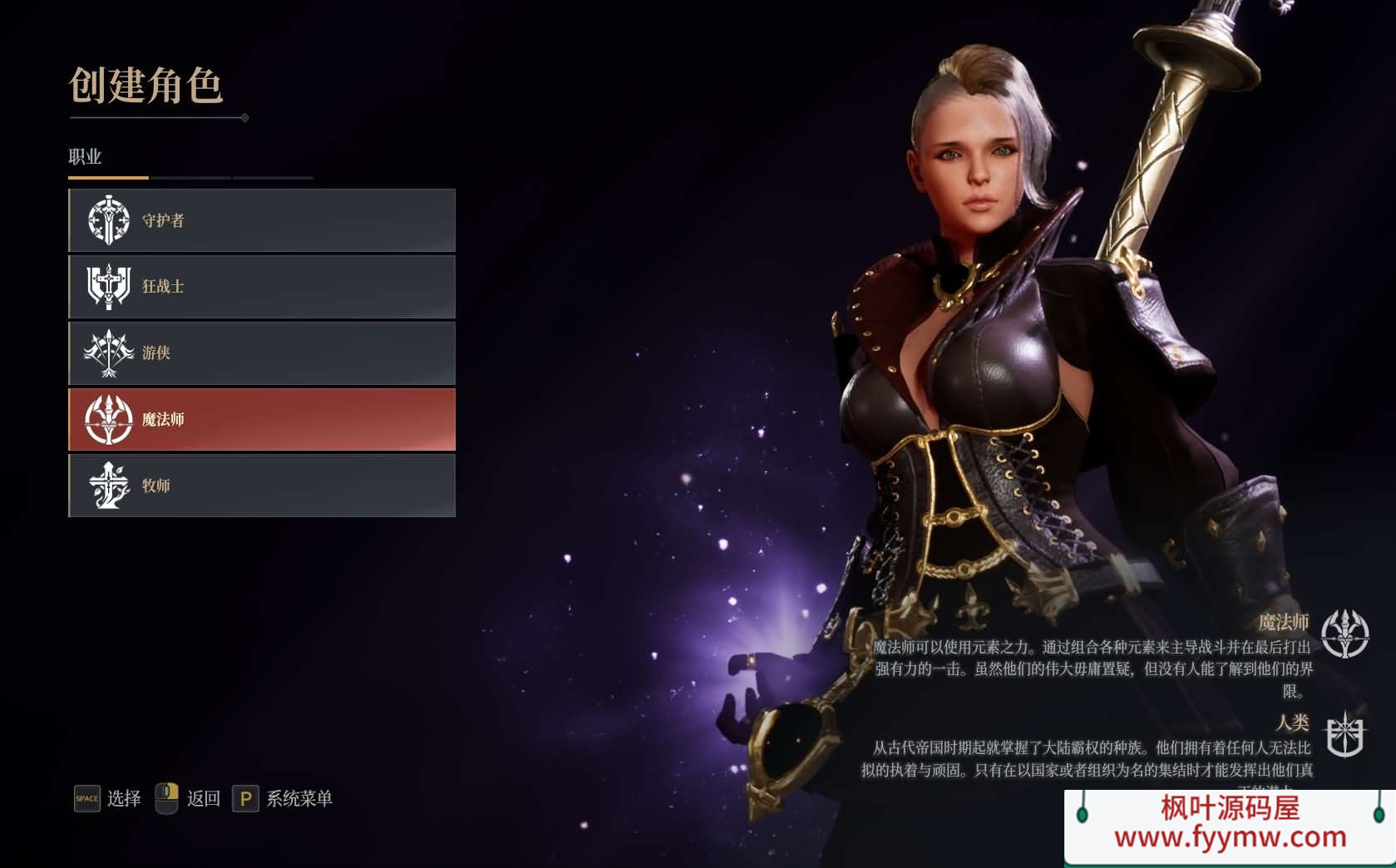
Task: Select the 守护者 class entry
Action: 262,220
